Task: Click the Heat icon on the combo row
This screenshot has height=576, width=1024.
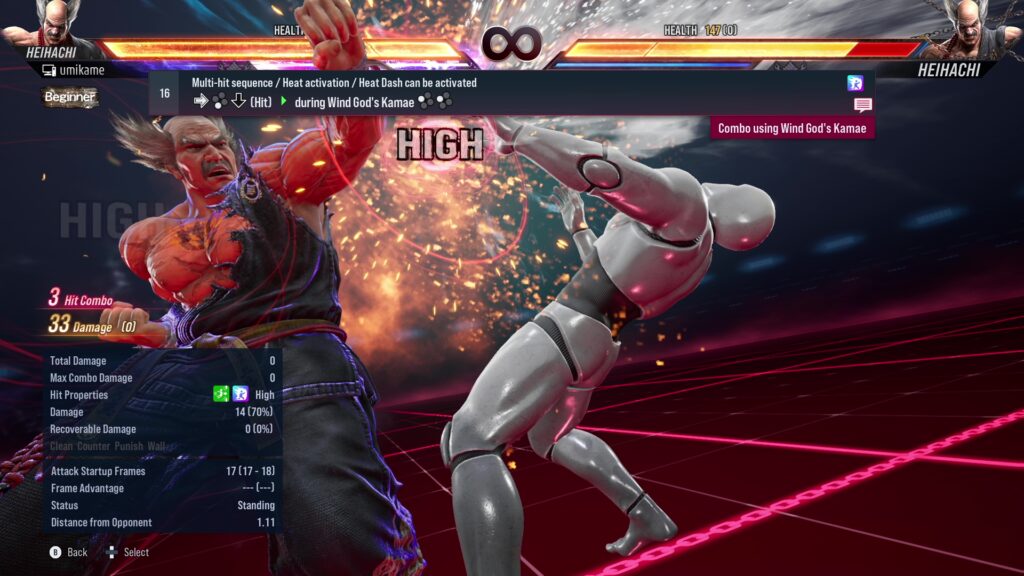Action: (855, 83)
